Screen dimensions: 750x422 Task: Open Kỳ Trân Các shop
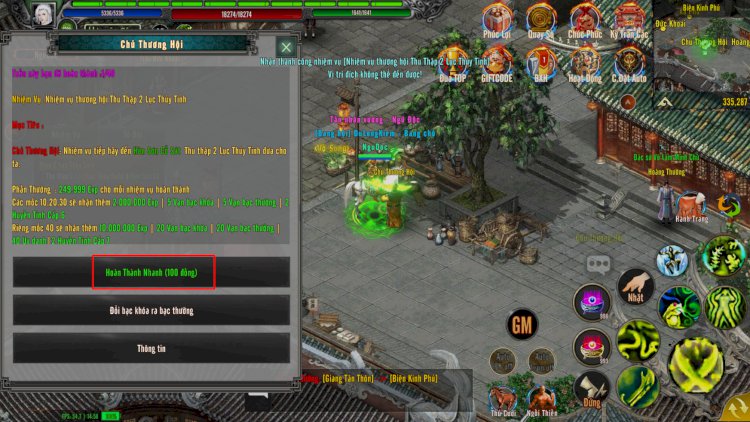tap(629, 20)
